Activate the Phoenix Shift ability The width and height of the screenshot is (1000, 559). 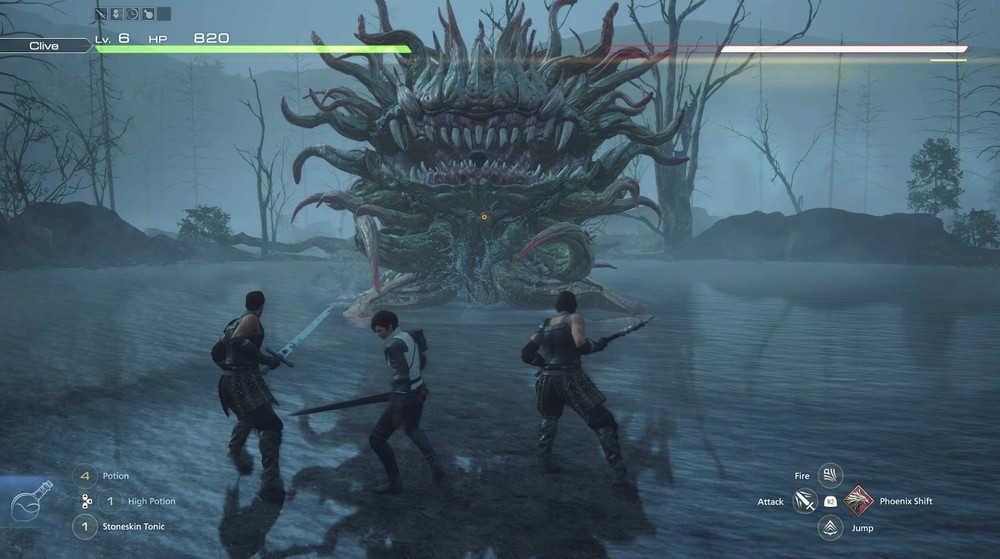(857, 500)
